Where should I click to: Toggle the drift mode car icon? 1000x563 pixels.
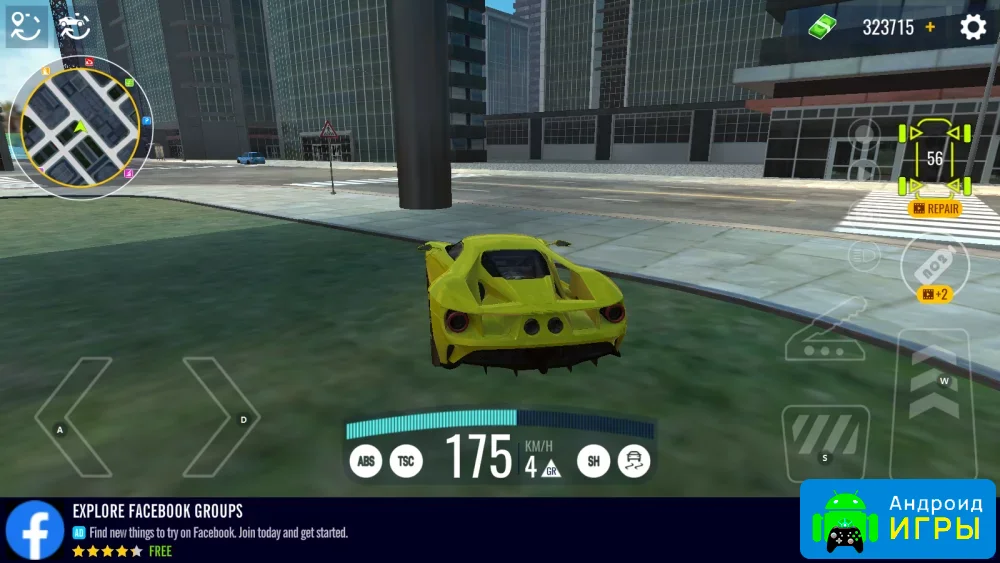click(634, 461)
